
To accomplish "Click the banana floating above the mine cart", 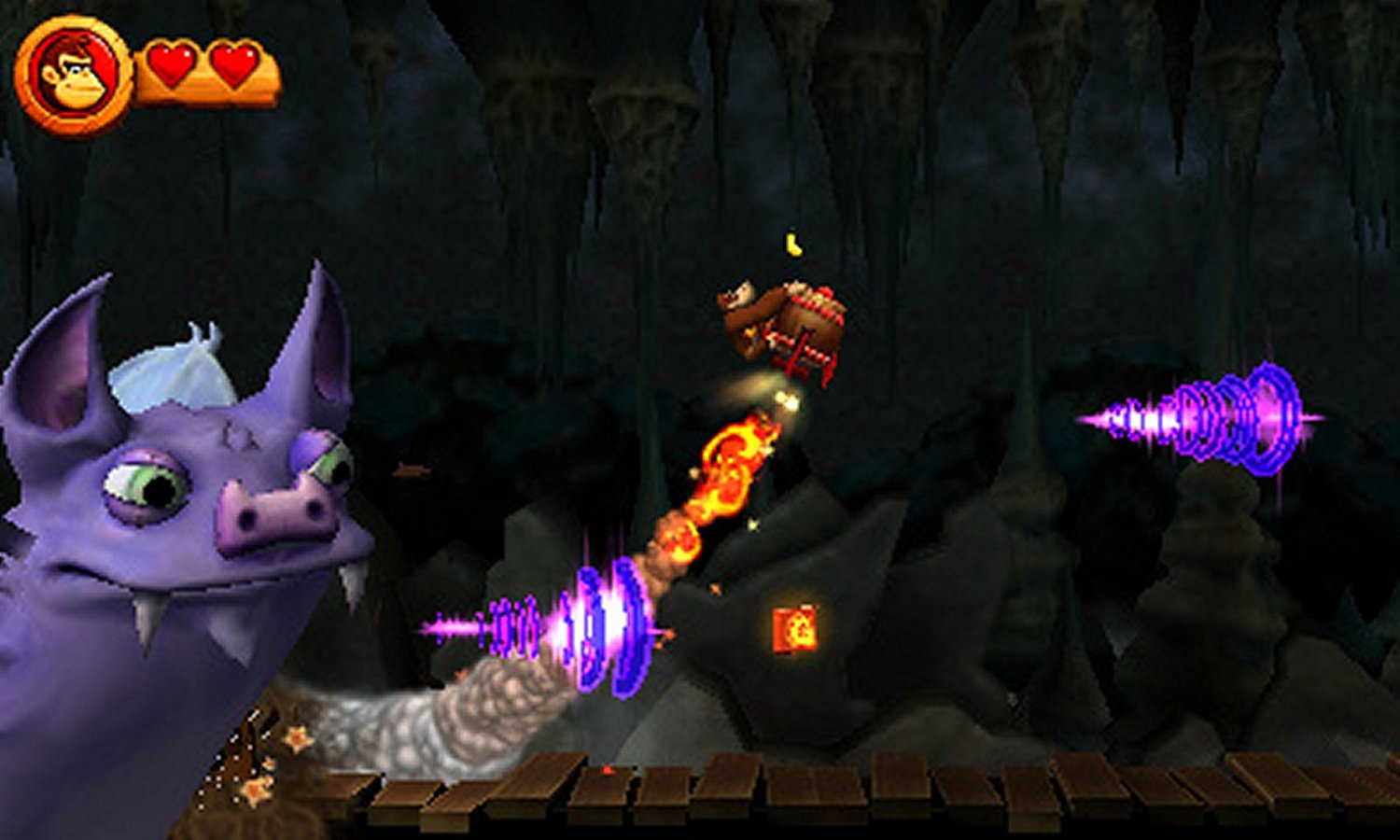I will (792, 245).
